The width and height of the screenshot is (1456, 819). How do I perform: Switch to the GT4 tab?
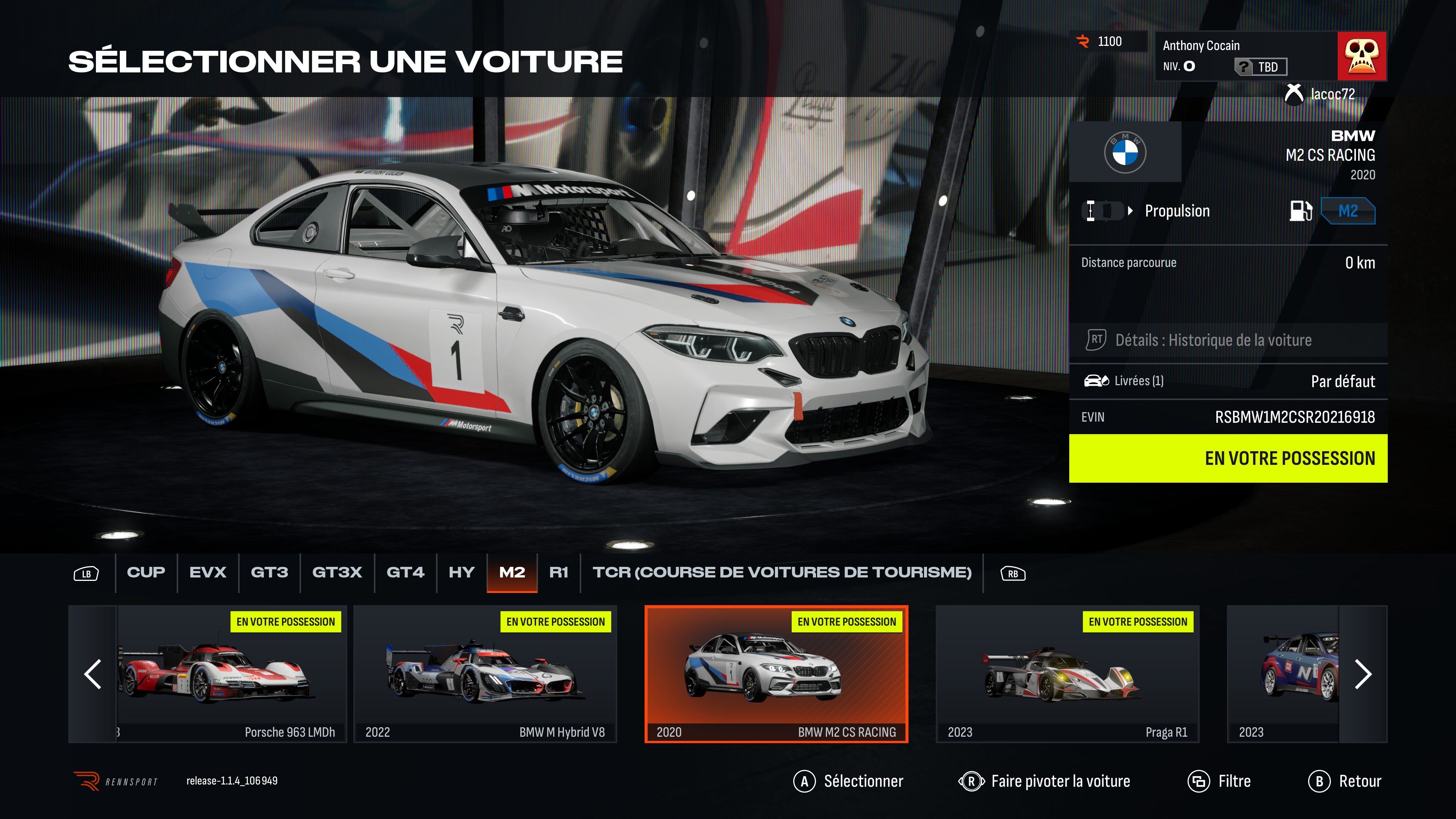[405, 573]
